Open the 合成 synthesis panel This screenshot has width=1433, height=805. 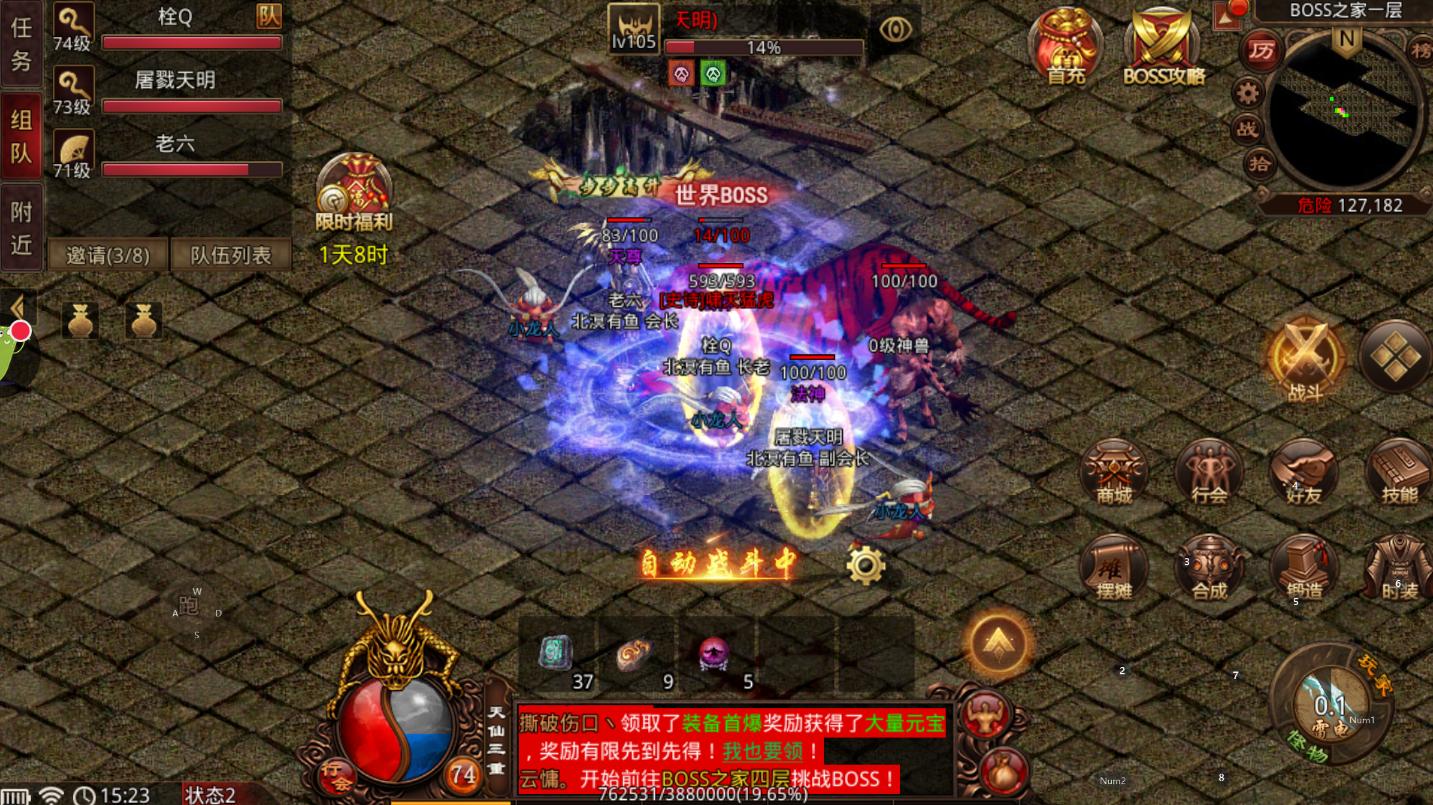point(1209,568)
